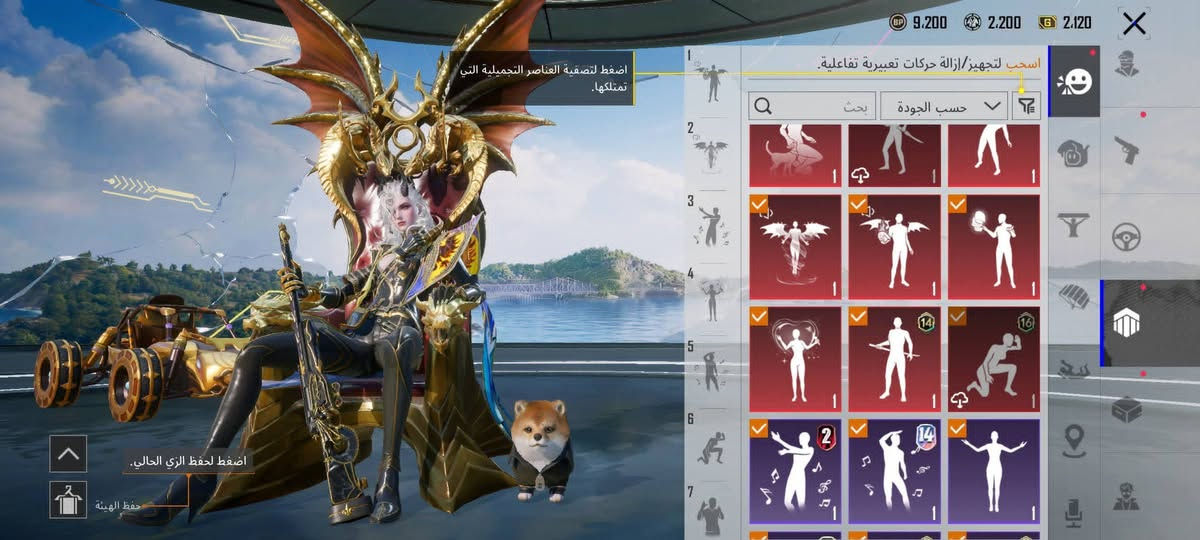The width and height of the screenshot is (1200, 540).
Task: Switch to the pistol weapons tab
Action: [x=1126, y=152]
